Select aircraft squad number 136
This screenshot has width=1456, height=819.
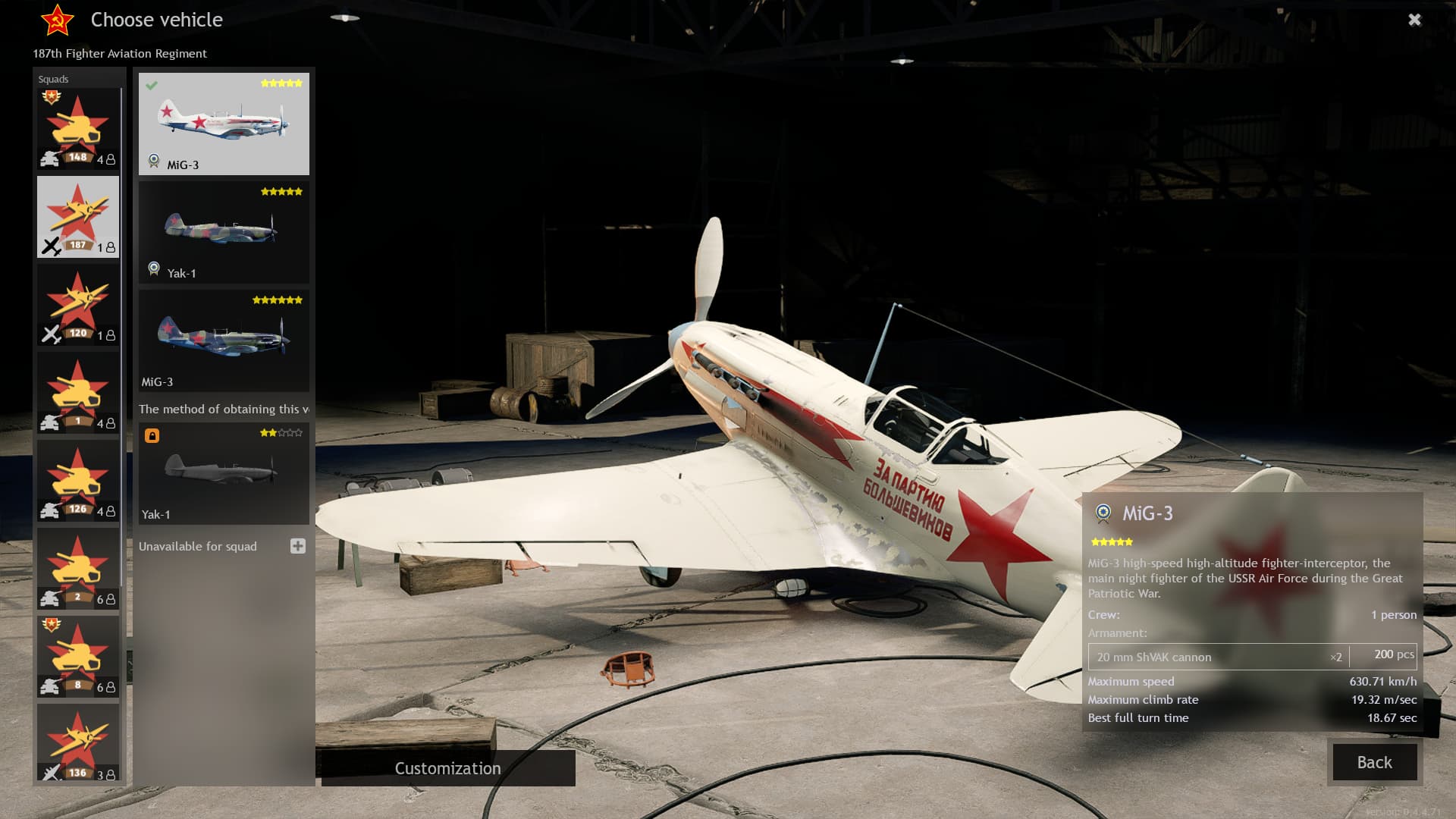tap(78, 743)
